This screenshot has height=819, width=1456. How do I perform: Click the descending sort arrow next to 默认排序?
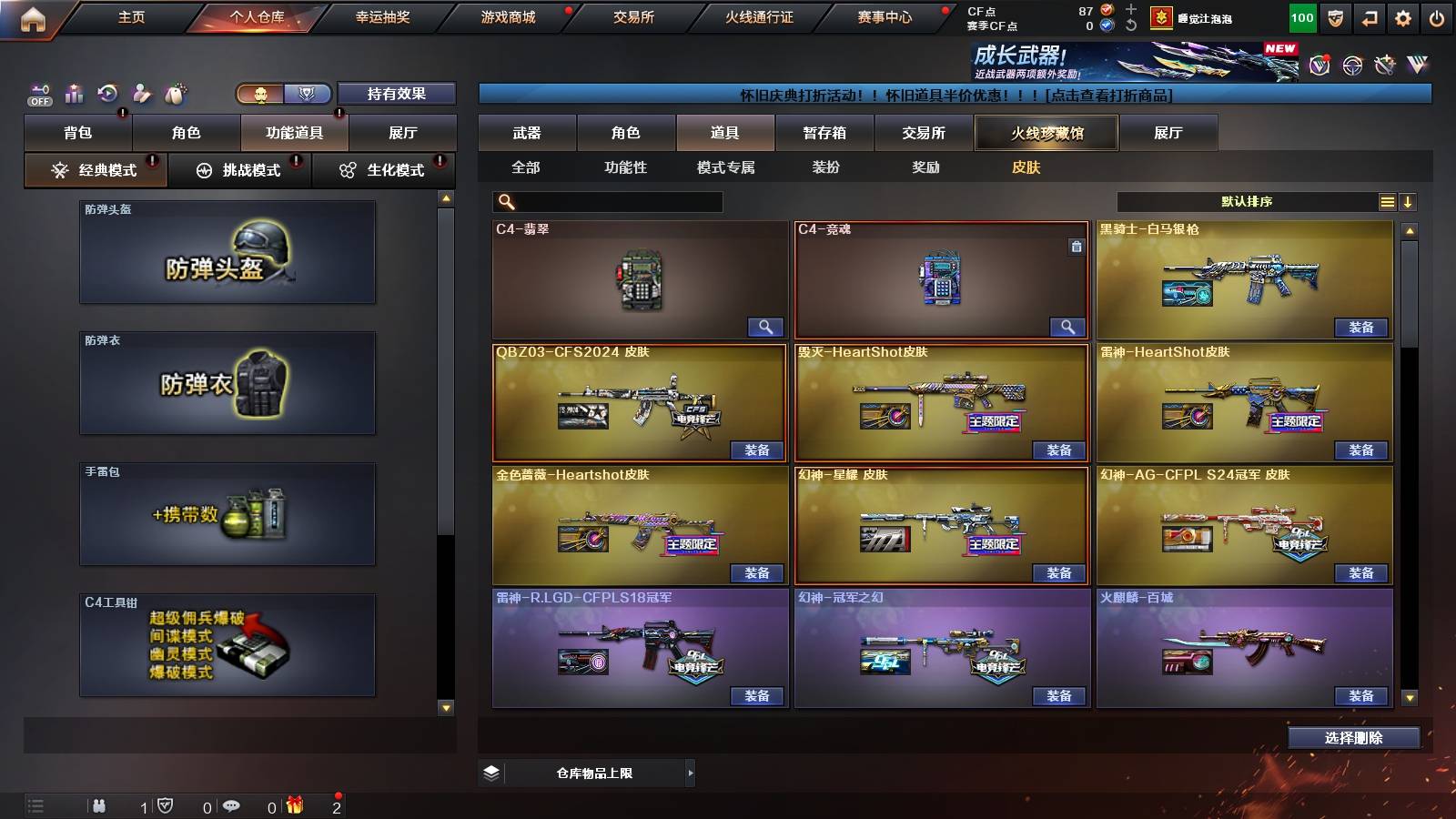[x=1409, y=201]
